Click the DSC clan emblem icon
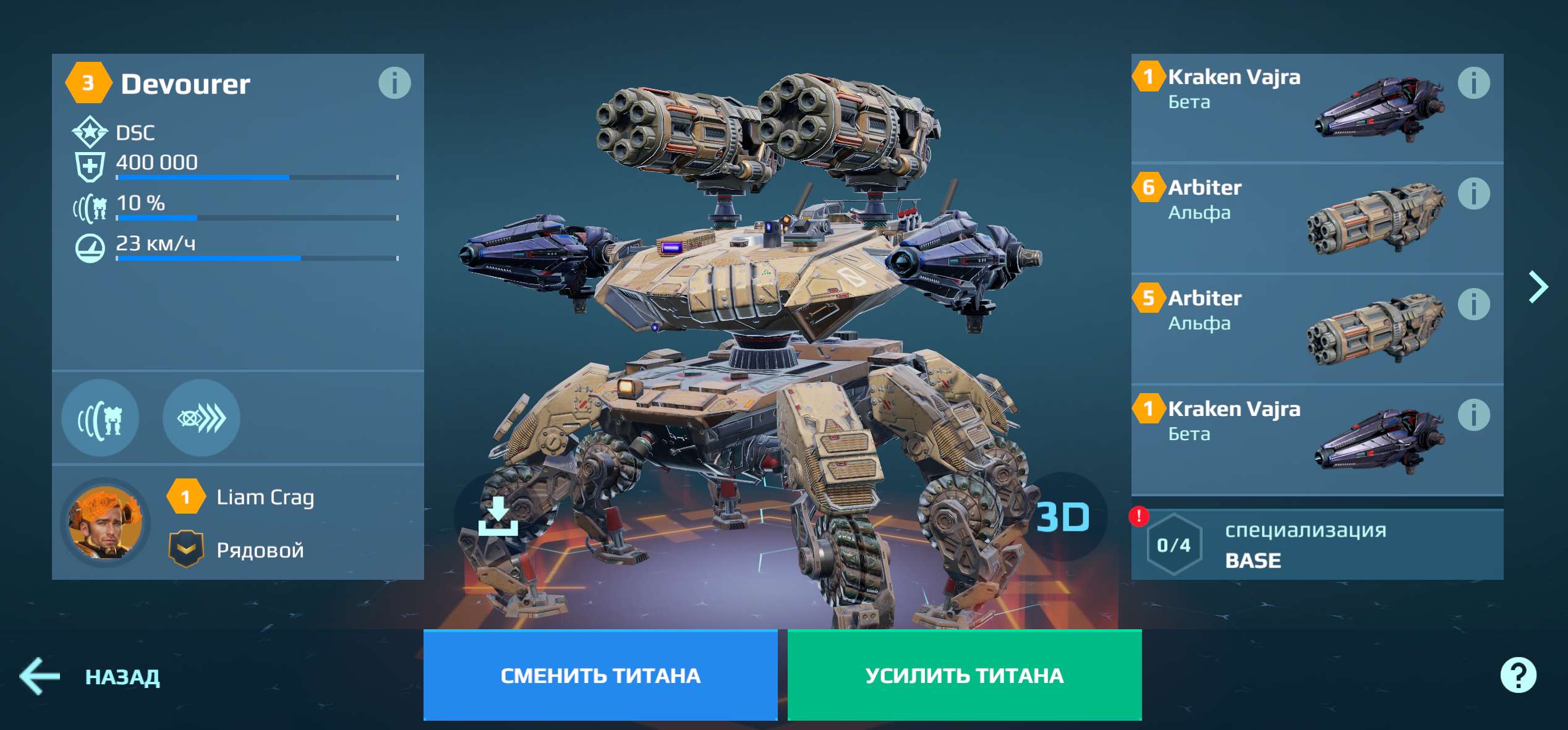This screenshot has width=1568, height=730. pos(88,131)
